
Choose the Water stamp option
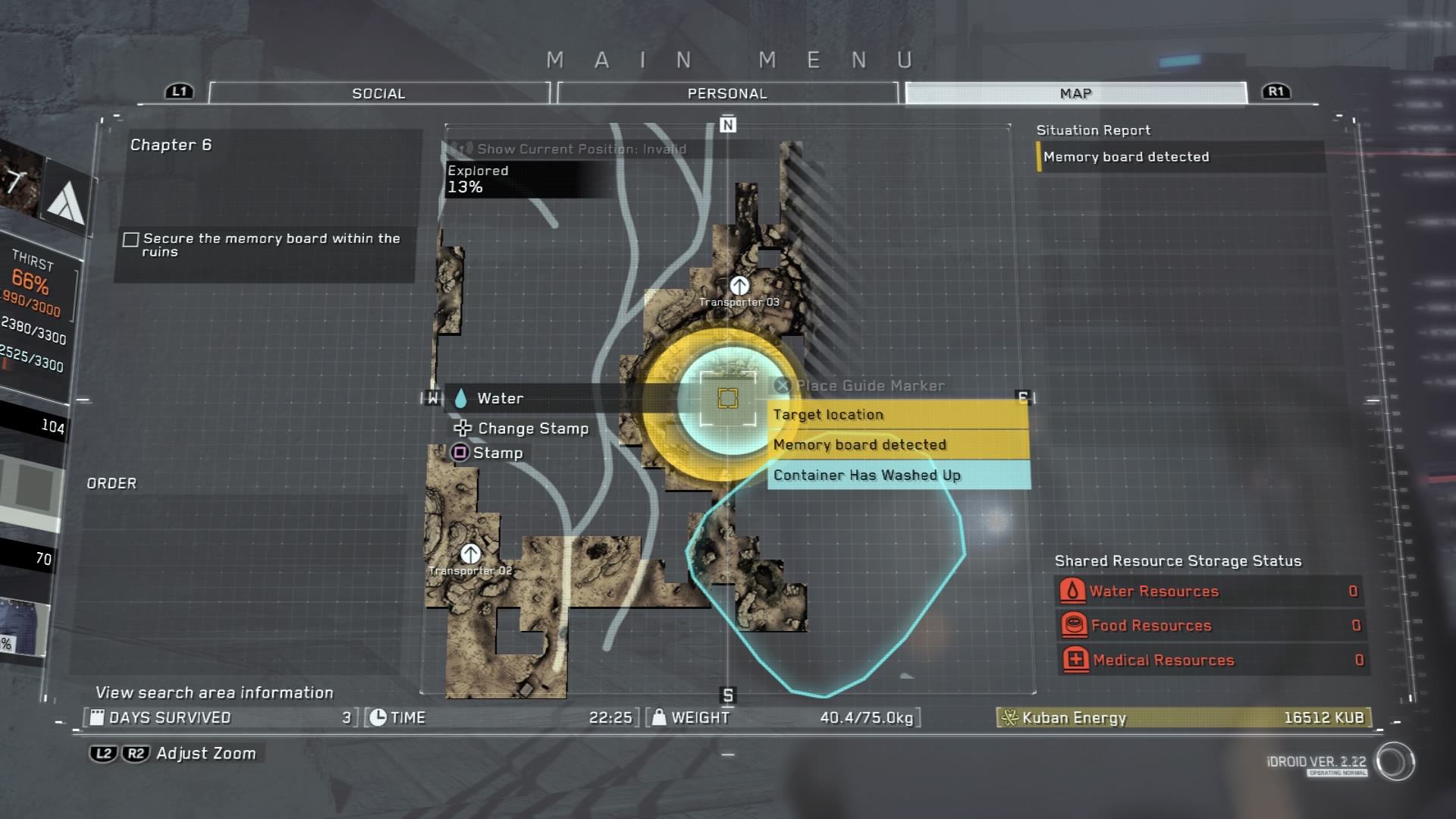499,398
